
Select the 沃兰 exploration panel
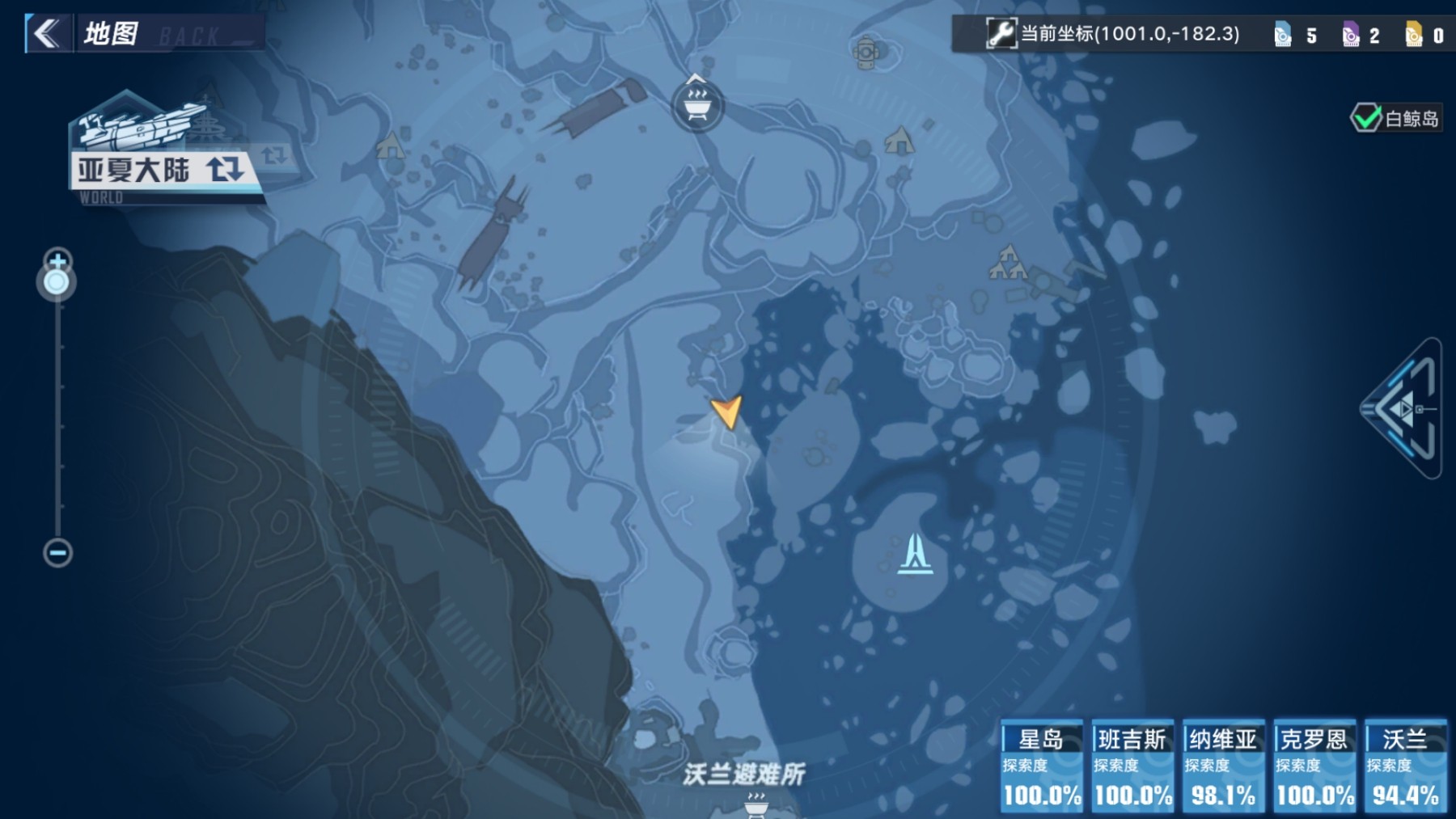pos(1405,765)
